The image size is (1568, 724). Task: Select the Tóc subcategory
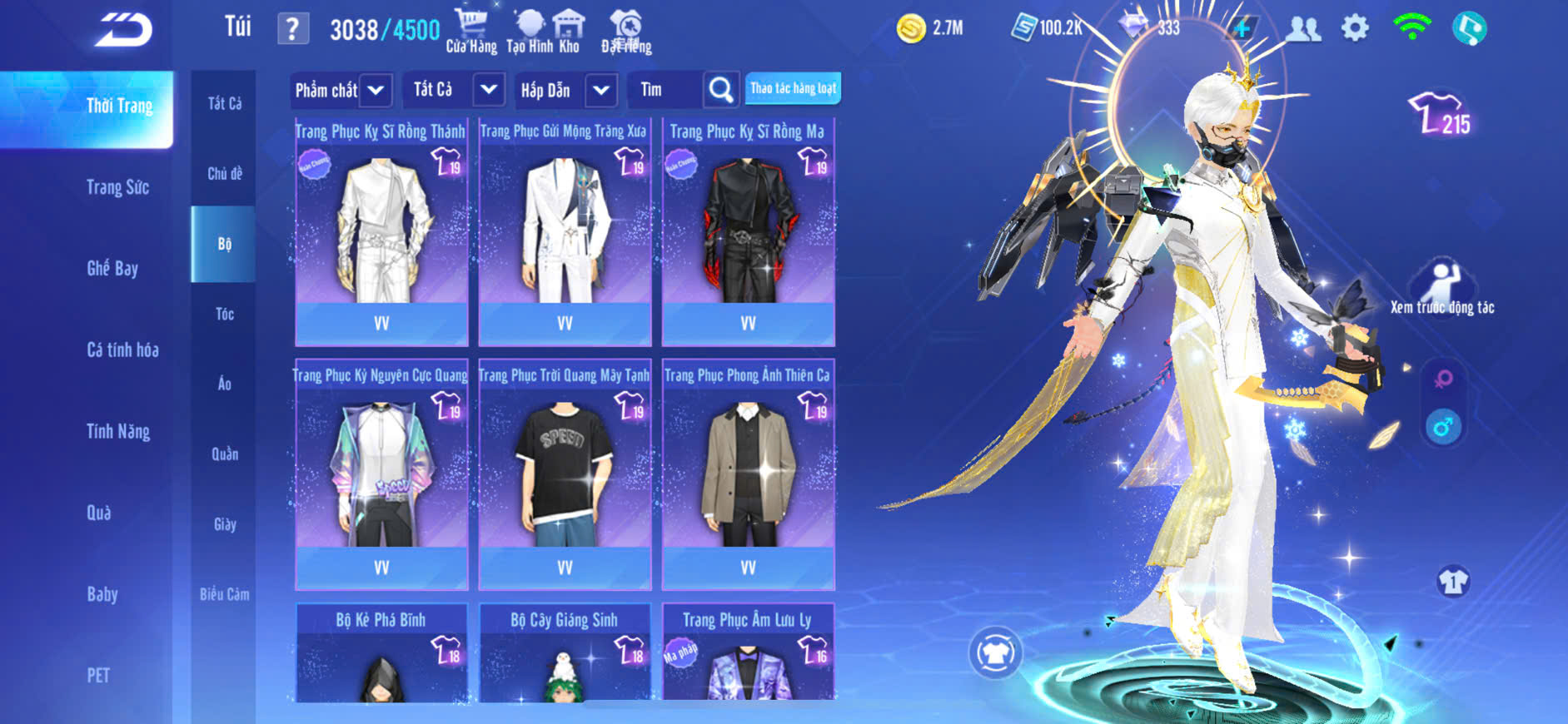[224, 314]
